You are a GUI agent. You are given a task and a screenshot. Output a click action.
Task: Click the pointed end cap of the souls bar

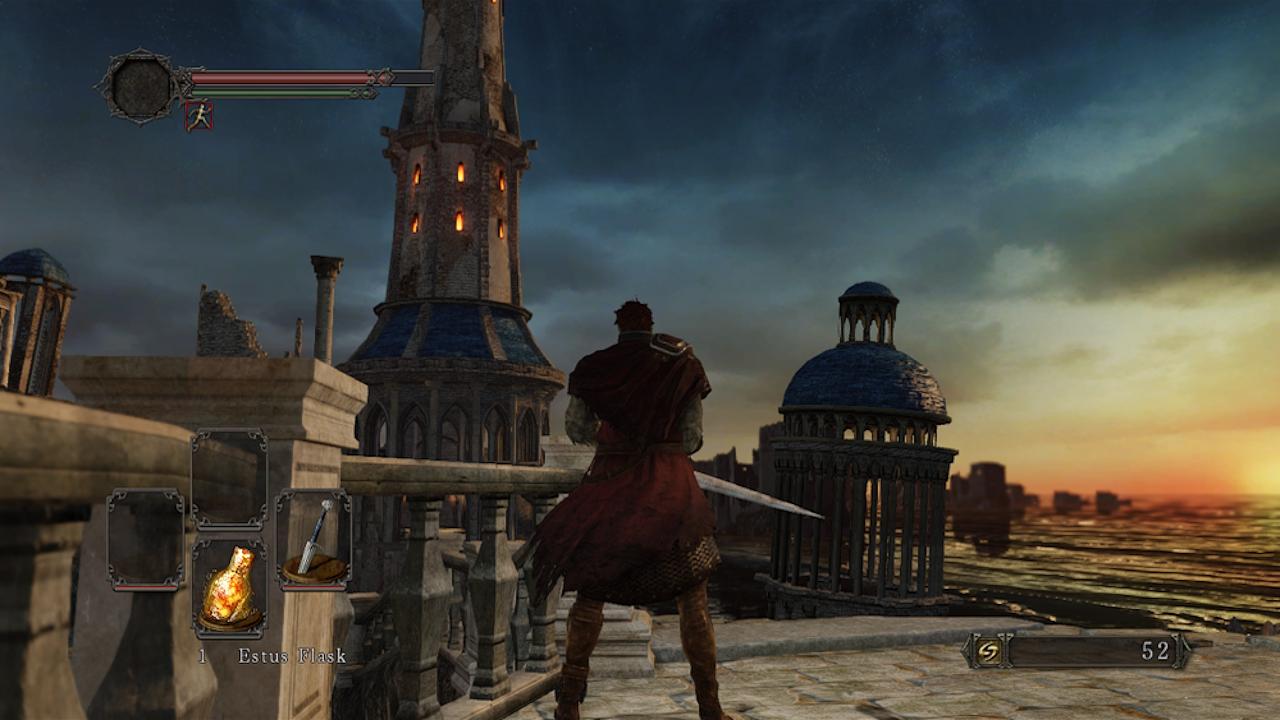point(1186,651)
